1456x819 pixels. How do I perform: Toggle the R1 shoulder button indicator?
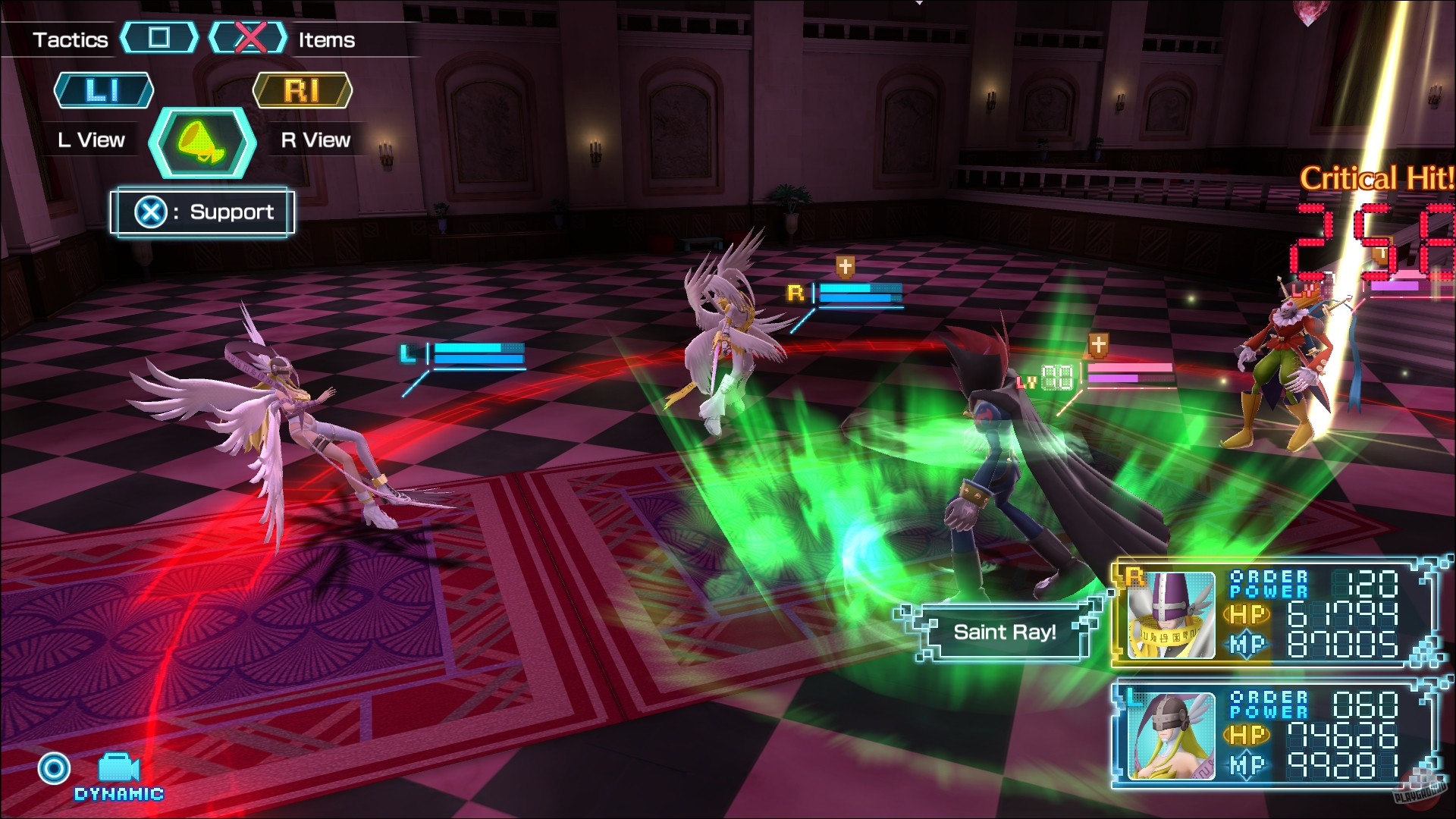tap(303, 89)
